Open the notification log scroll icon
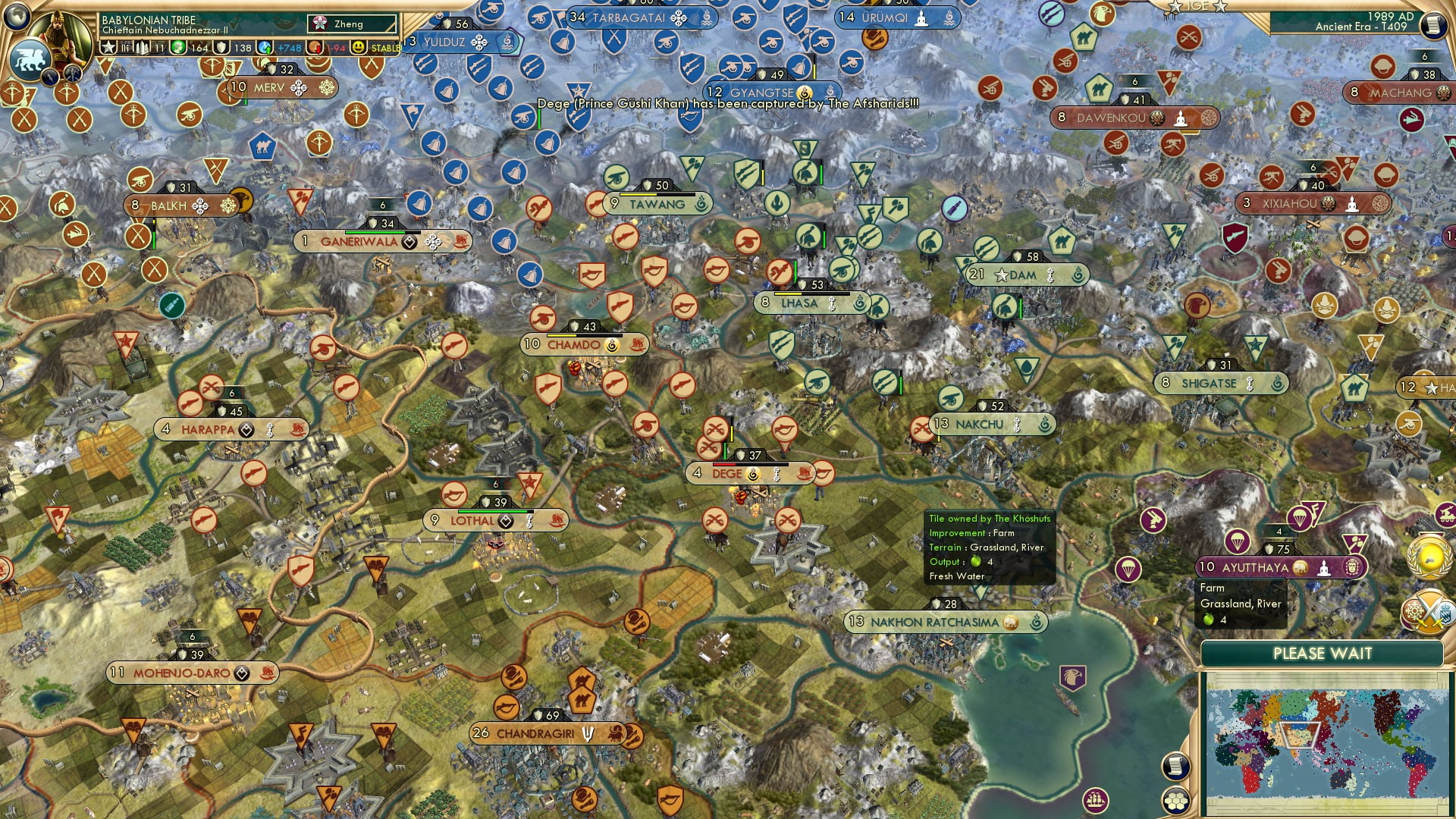The image size is (1456, 819). click(1175, 764)
